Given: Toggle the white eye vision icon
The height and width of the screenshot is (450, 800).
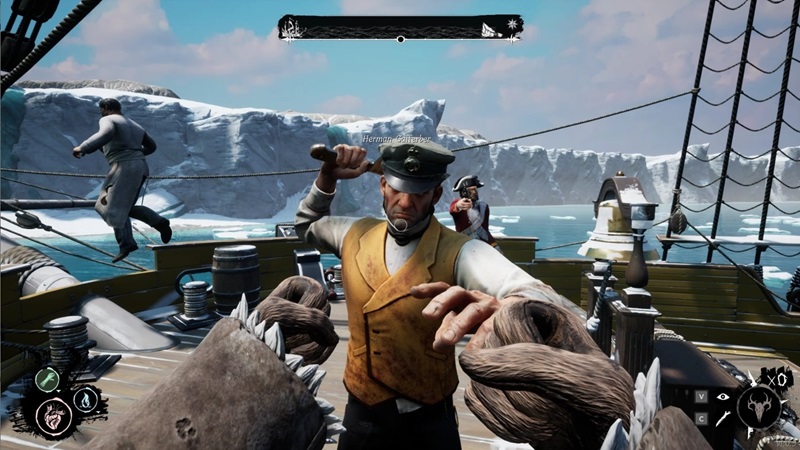Looking at the screenshot, I should click(723, 396).
